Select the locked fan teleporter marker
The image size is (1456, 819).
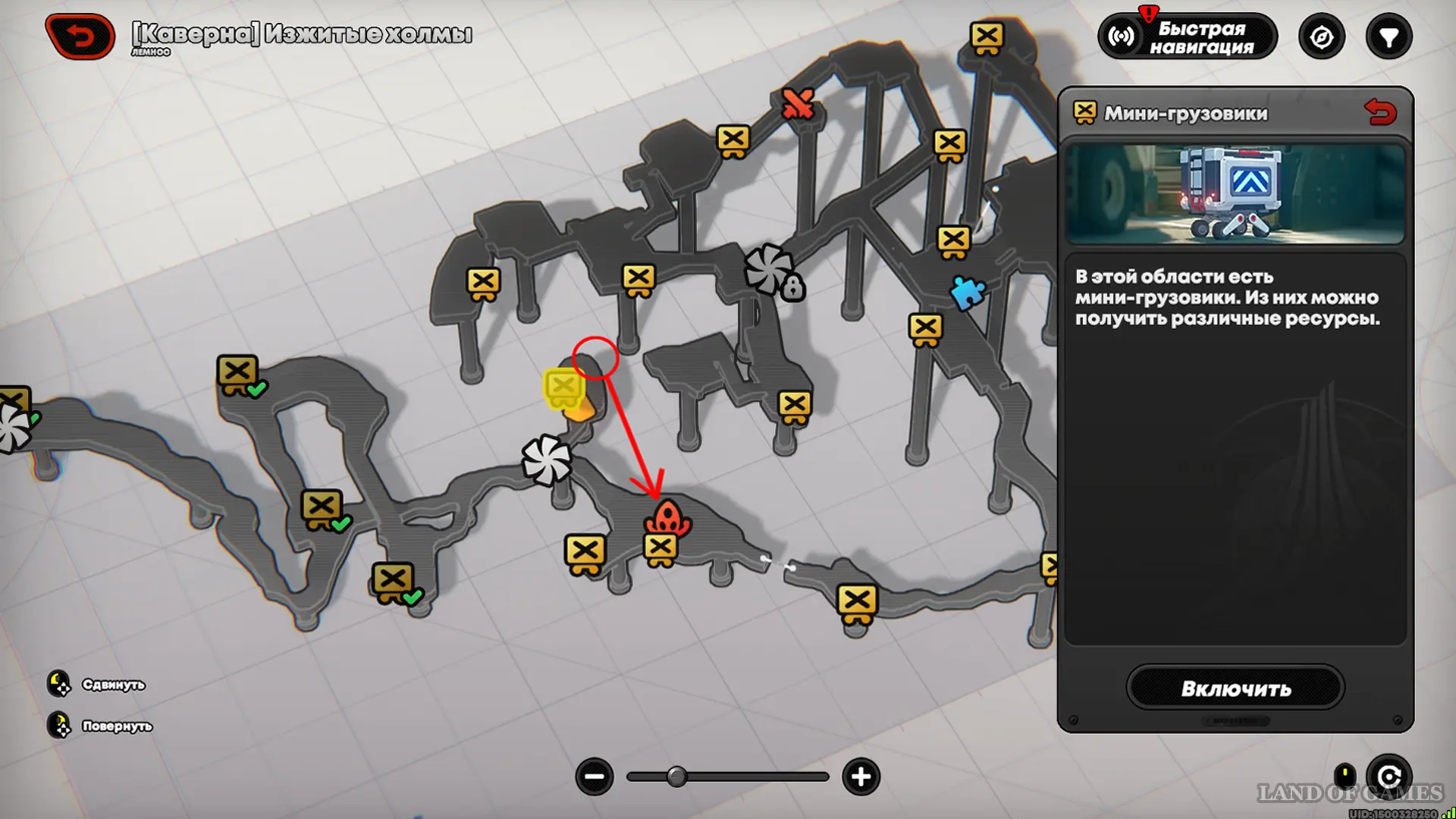click(772, 271)
